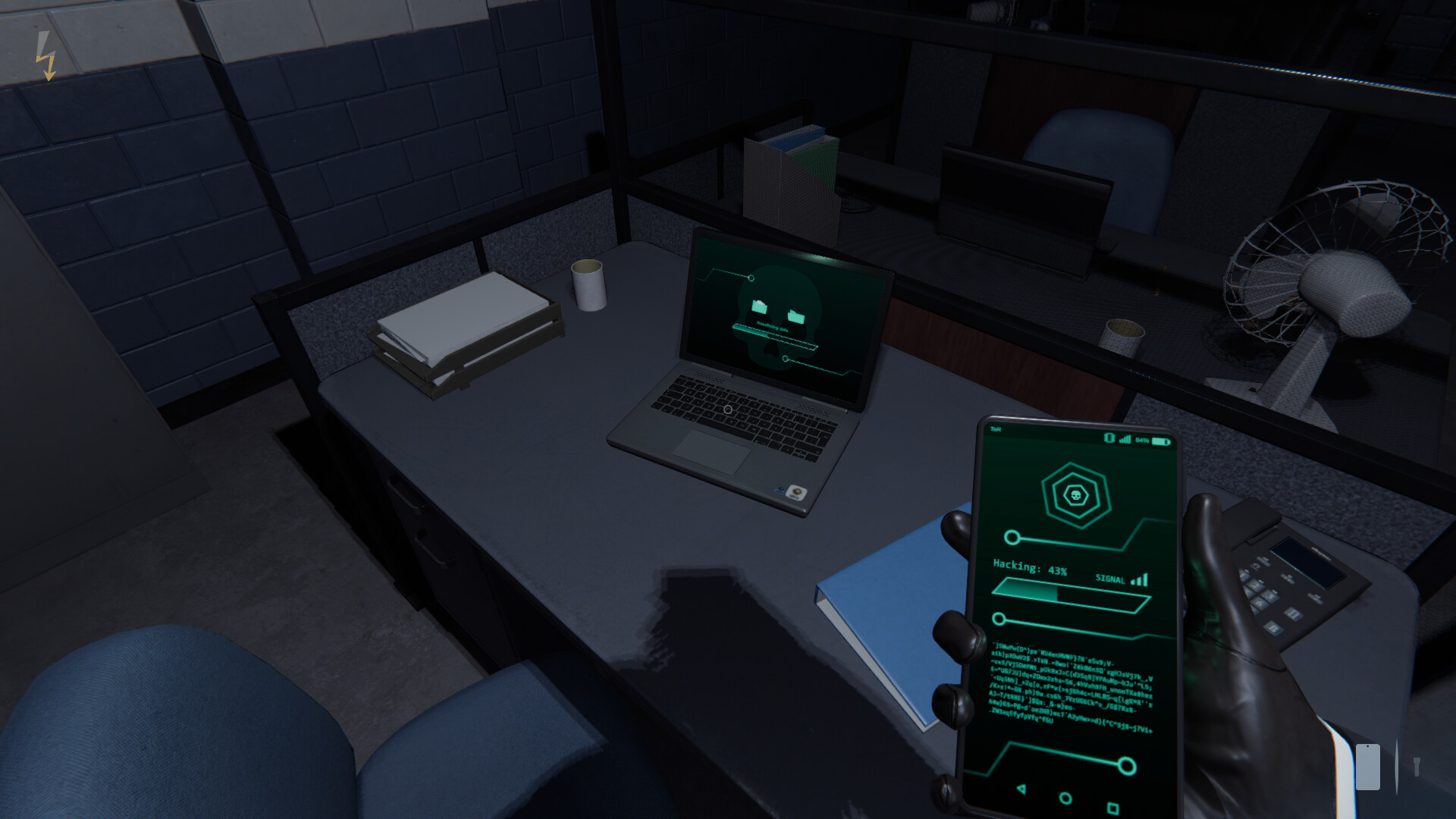Click the right folder icon on the laptop screen
The image size is (1456, 819).
[795, 317]
